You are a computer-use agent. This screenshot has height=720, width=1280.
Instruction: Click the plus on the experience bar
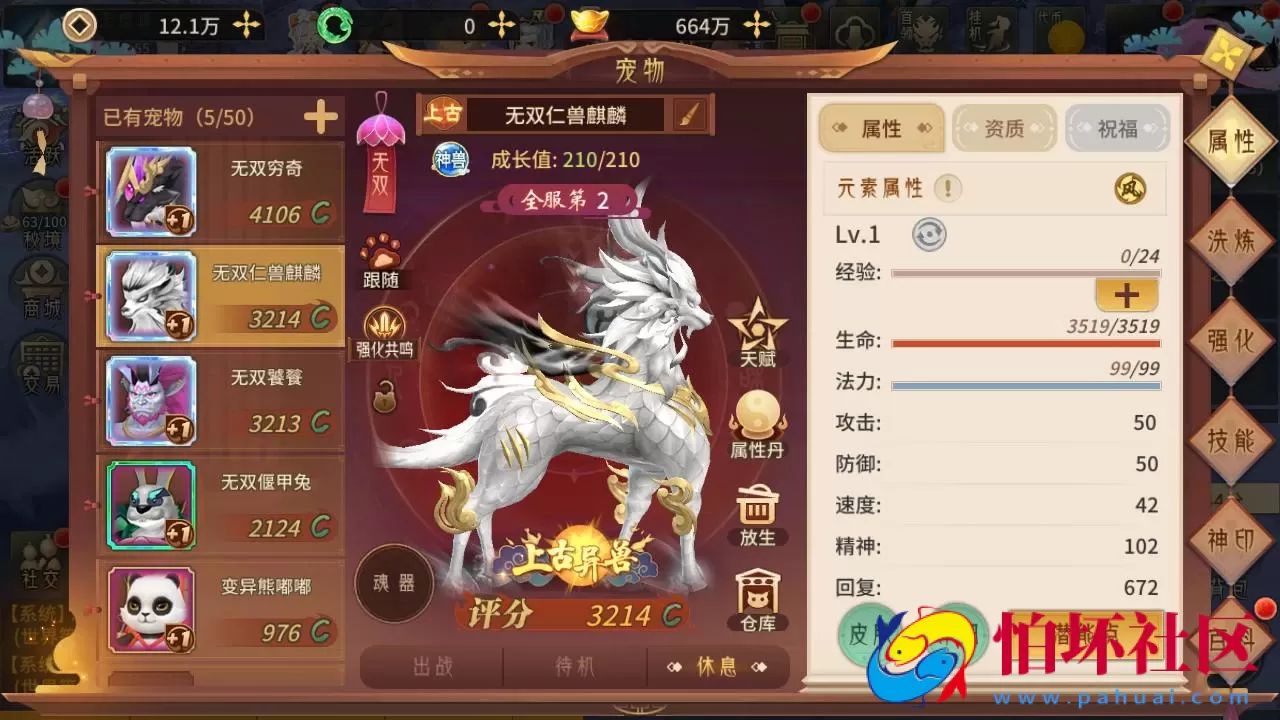coord(1127,295)
